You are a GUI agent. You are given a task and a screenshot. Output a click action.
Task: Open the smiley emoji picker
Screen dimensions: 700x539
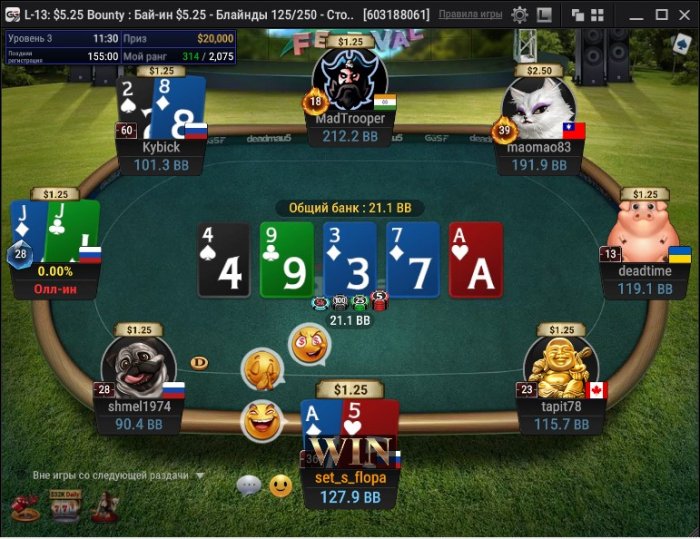tap(281, 486)
